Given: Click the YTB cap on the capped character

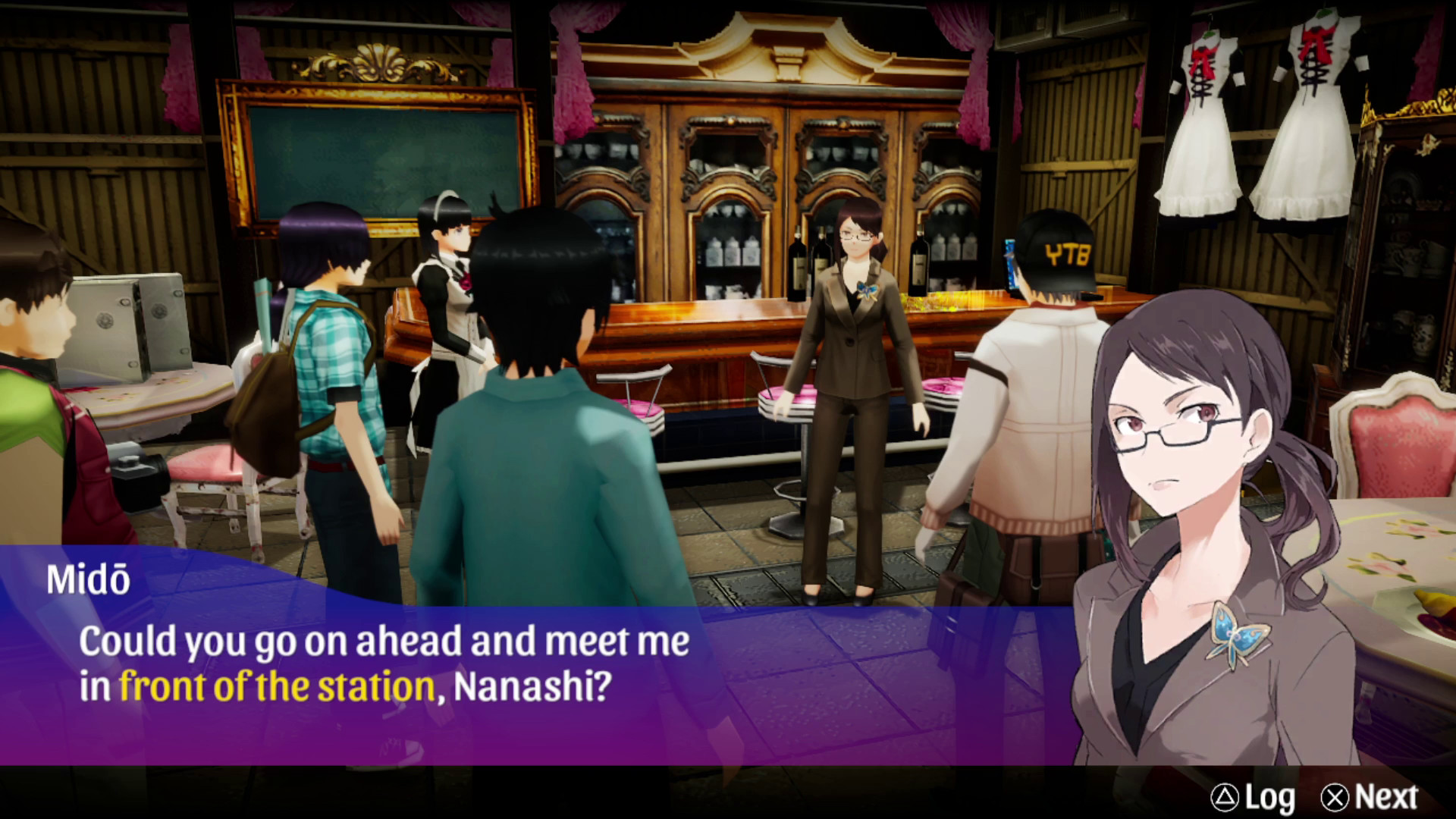Looking at the screenshot, I should 1057,250.
